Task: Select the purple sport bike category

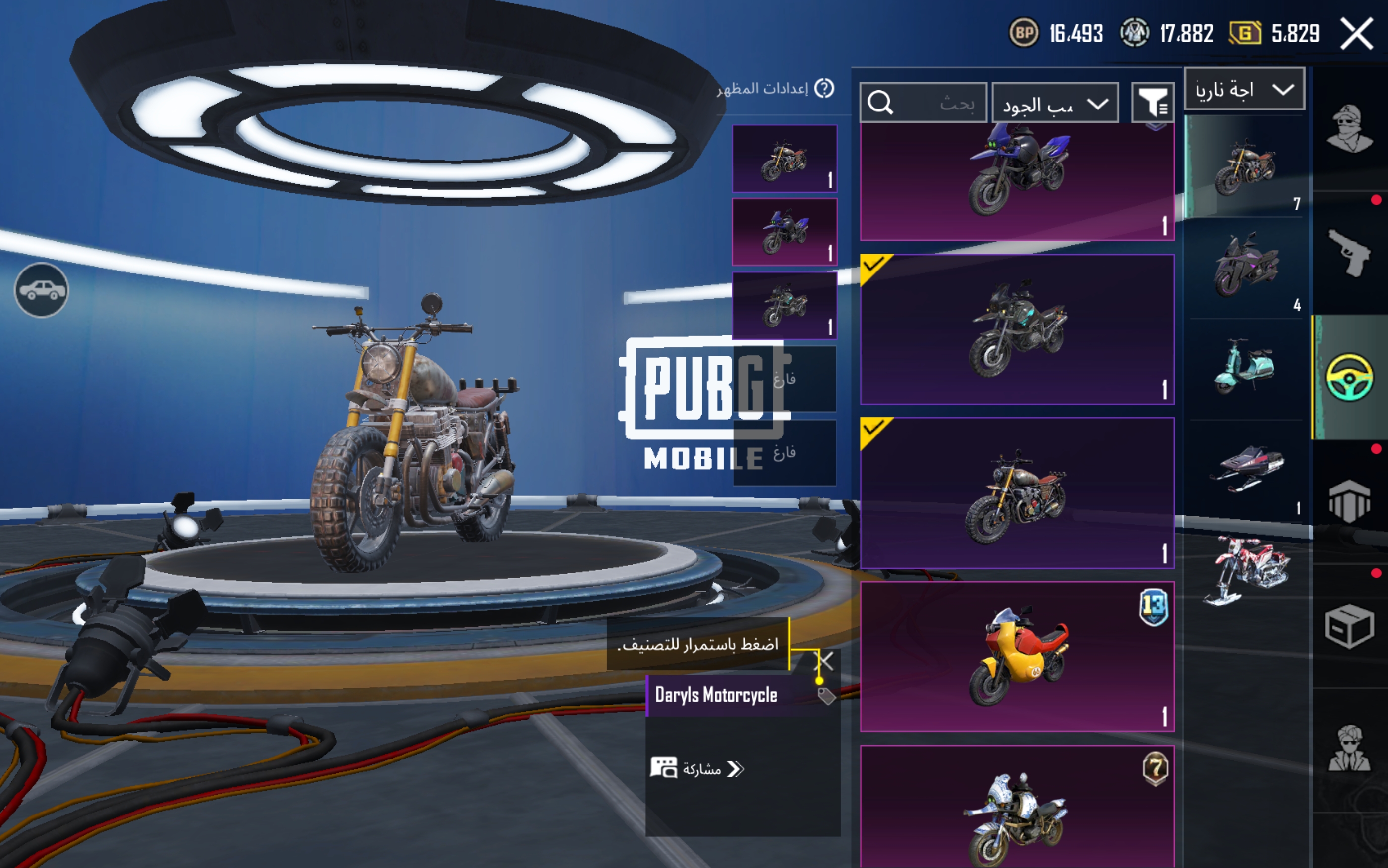Action: 1246,267
